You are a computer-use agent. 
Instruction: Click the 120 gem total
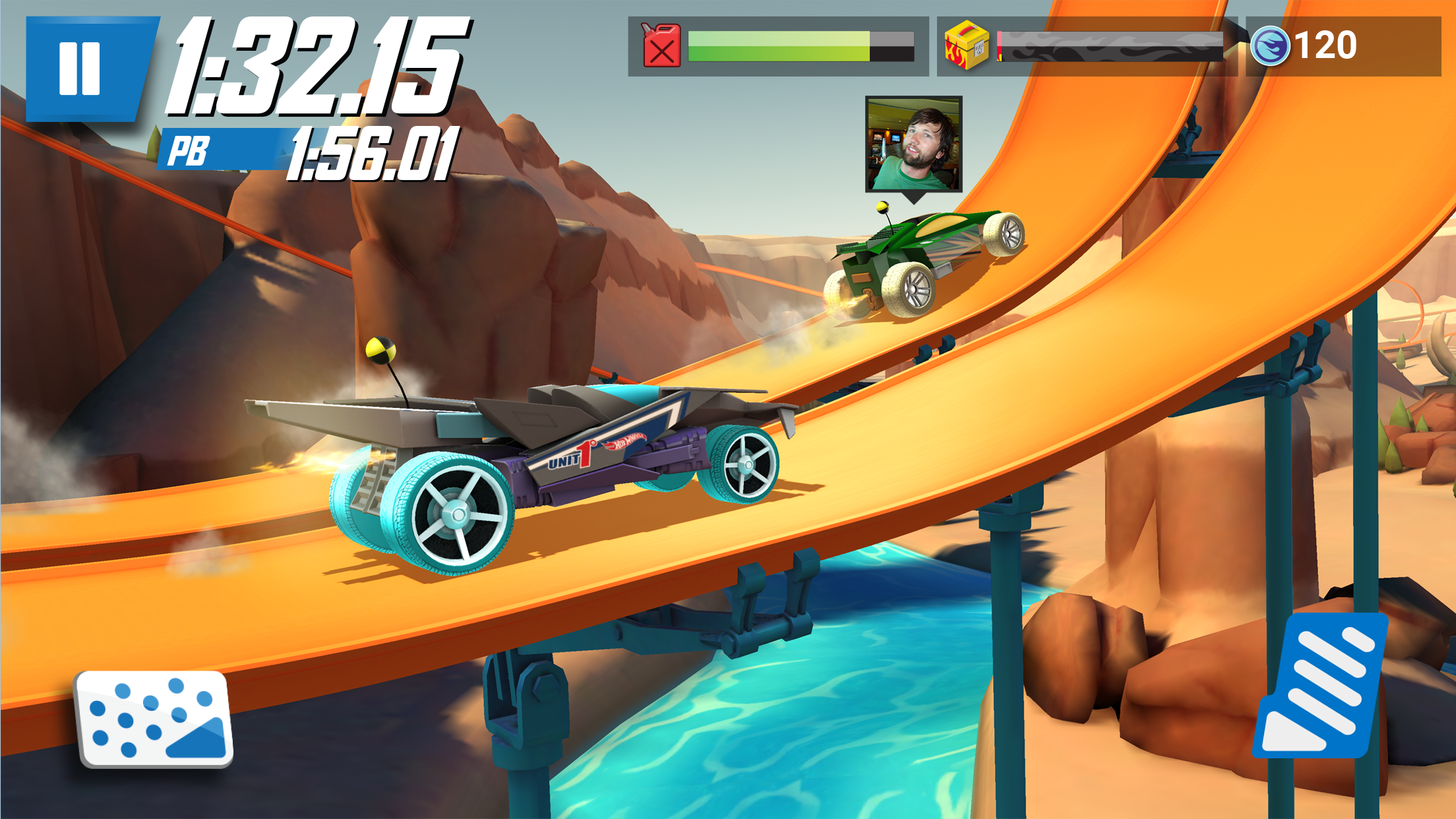[x=1325, y=45]
